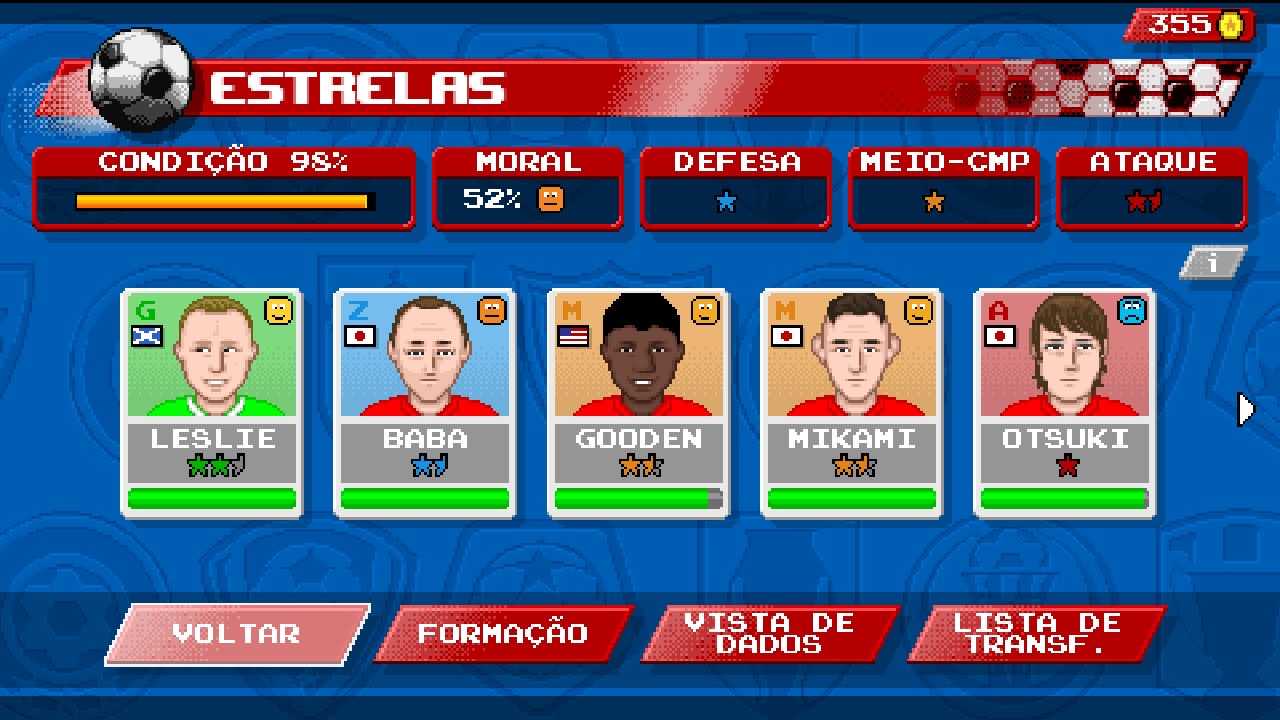
Task: Open the FORMAÇÃO screen
Action: [x=503, y=632]
